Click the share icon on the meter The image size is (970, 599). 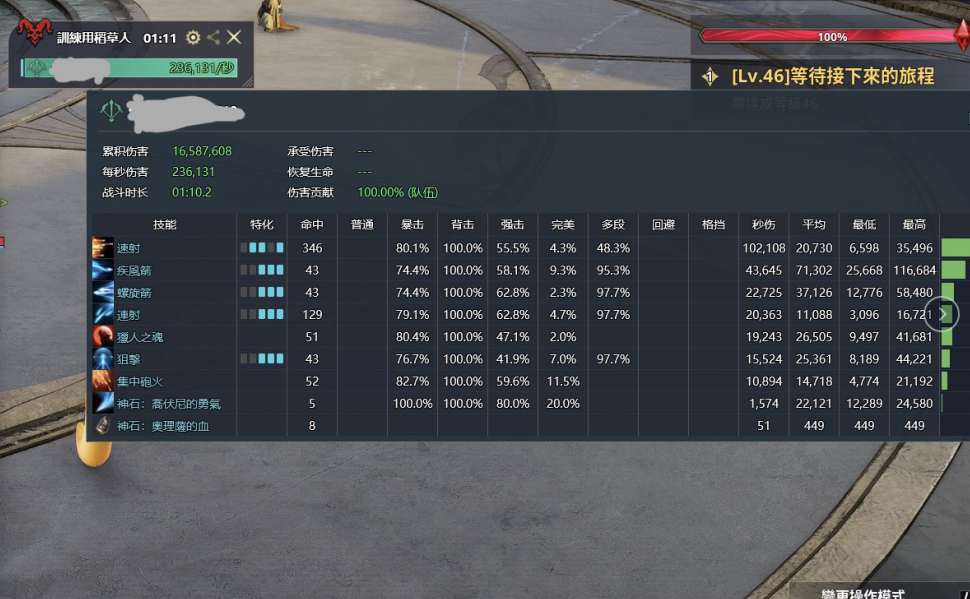coord(214,38)
